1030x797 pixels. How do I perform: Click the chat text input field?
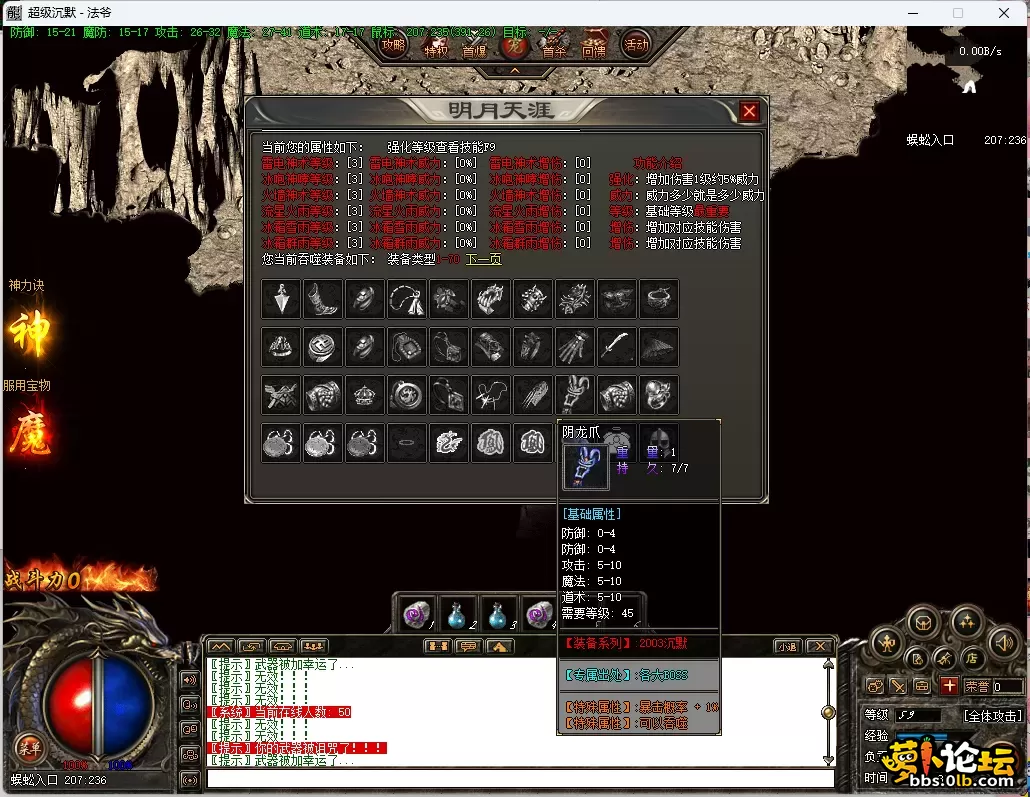tap(520, 779)
